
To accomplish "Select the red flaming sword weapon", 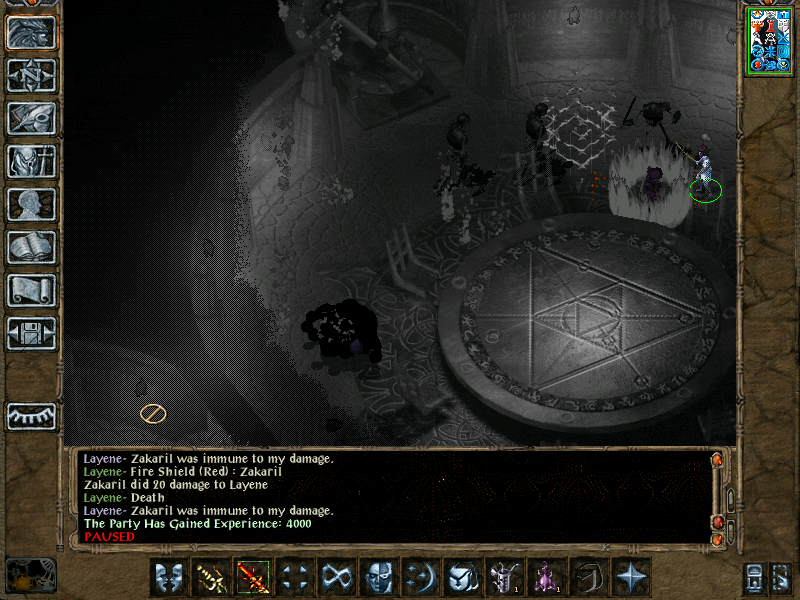I will tap(253, 577).
